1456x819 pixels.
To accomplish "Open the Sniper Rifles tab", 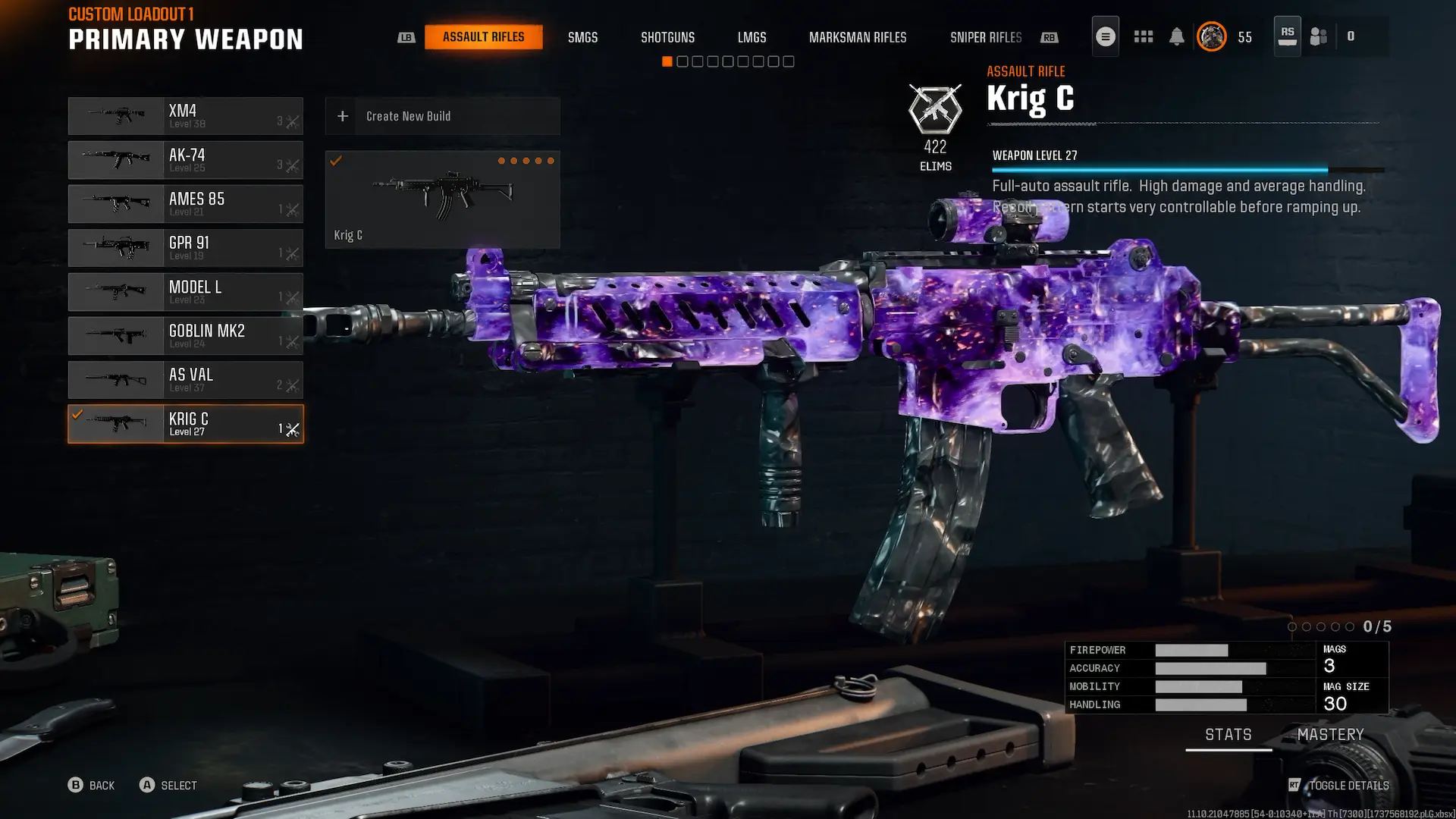I will pos(985,37).
